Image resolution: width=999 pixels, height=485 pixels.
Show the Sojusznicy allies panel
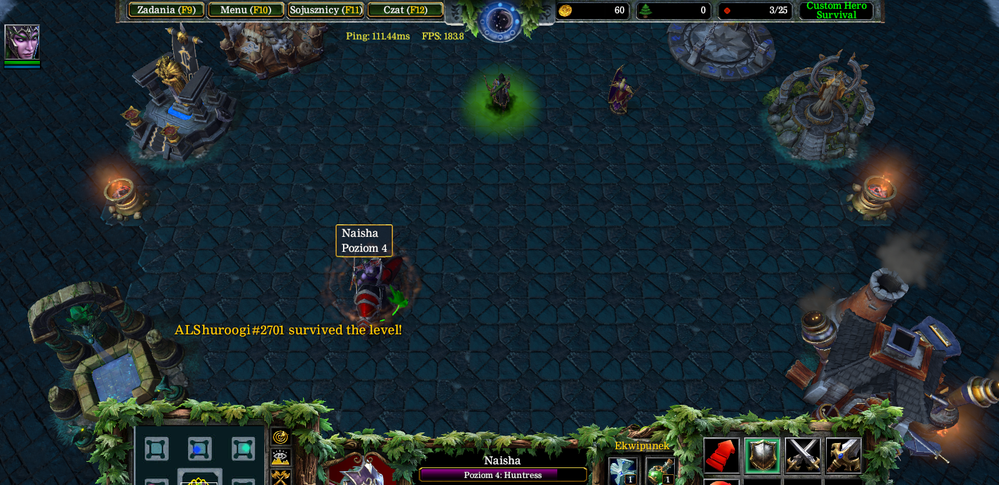326,10
